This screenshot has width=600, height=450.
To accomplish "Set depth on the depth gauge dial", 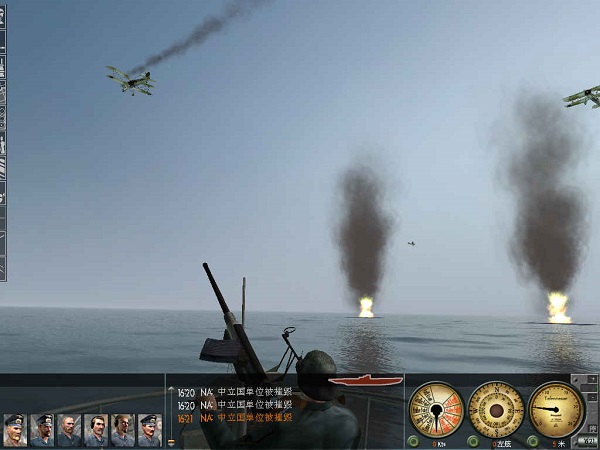I will tap(556, 409).
